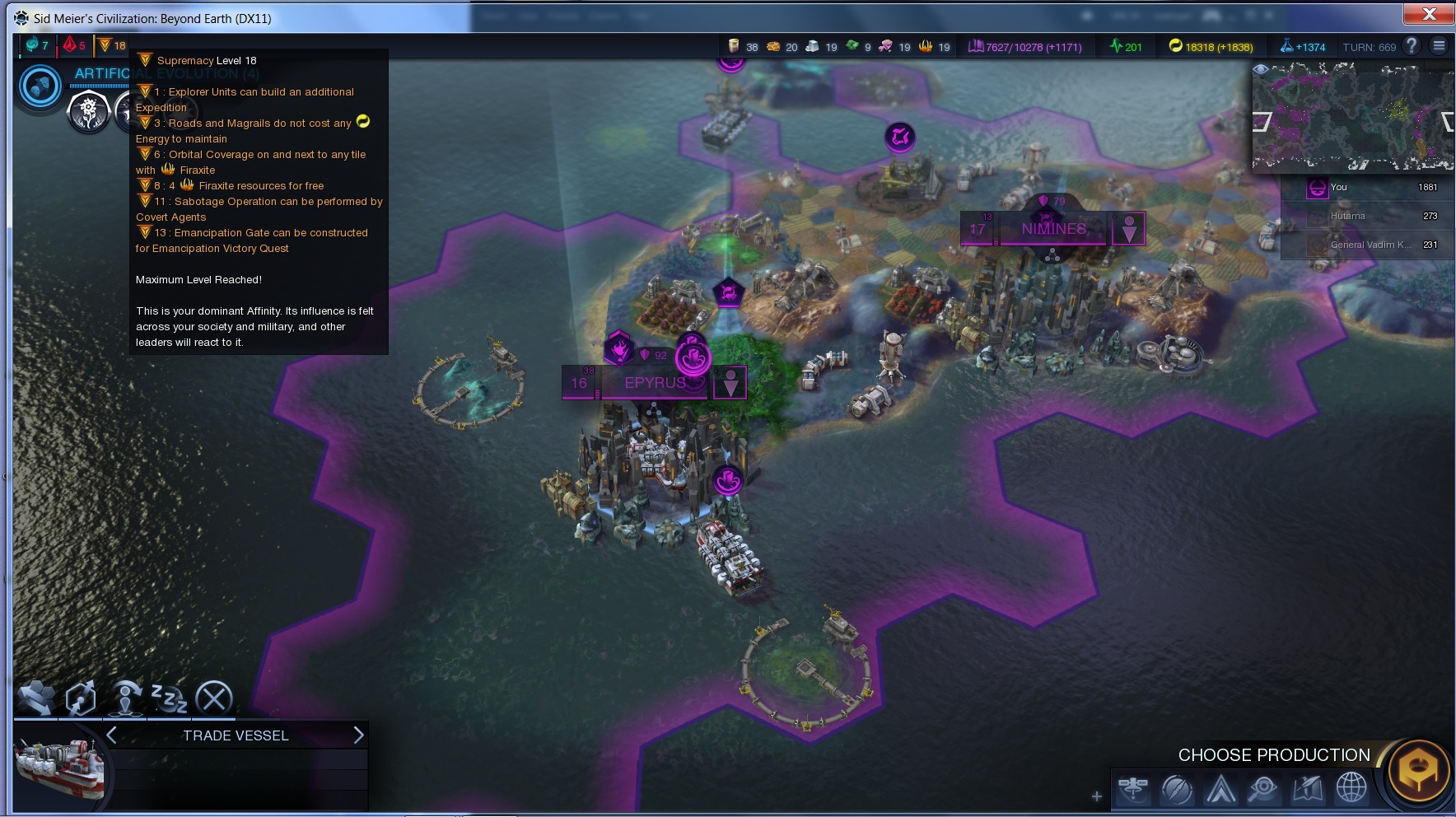Close the game window

point(1429,14)
